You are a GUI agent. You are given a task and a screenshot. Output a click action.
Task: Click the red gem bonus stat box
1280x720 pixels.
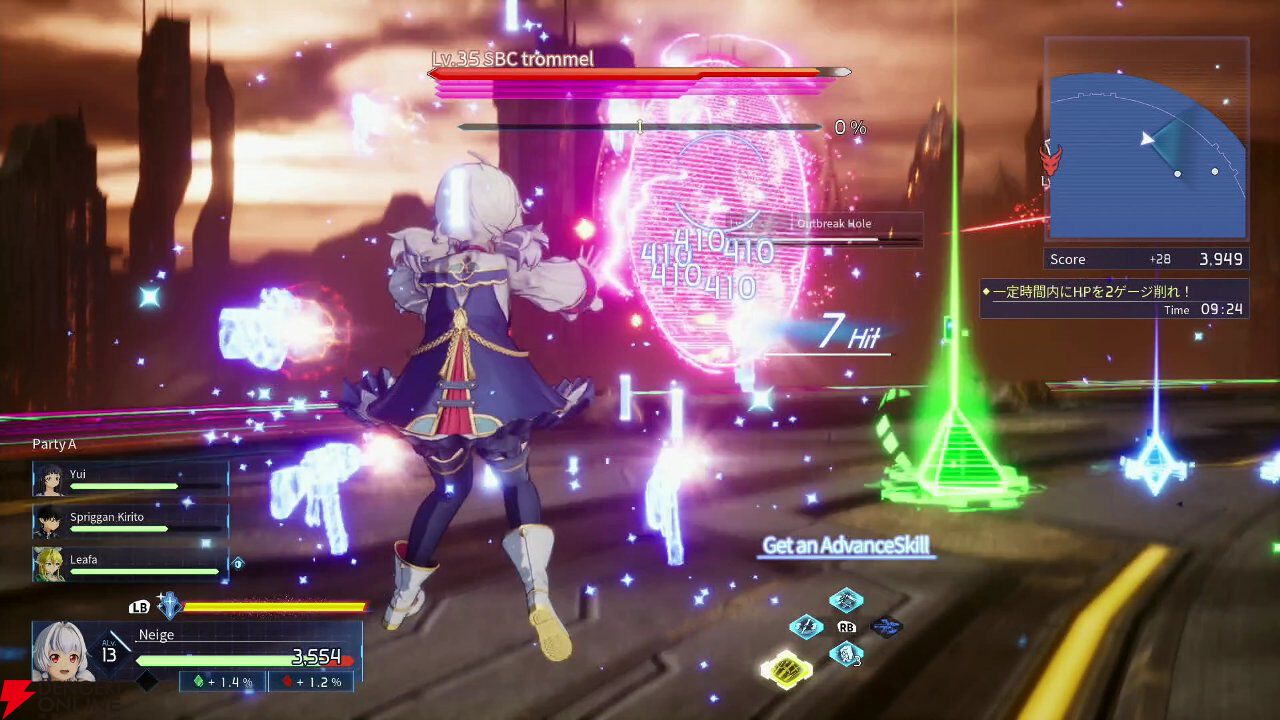[x=311, y=682]
